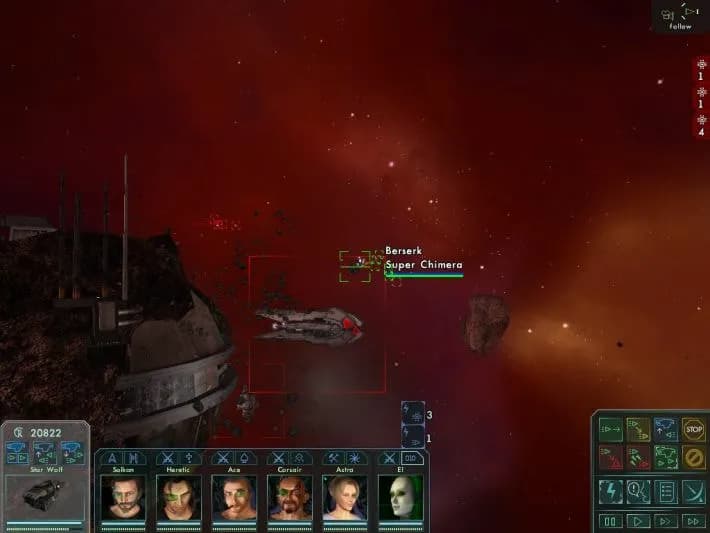Select the green move order icon
Viewport: 710px width, 533px height.
click(610, 429)
